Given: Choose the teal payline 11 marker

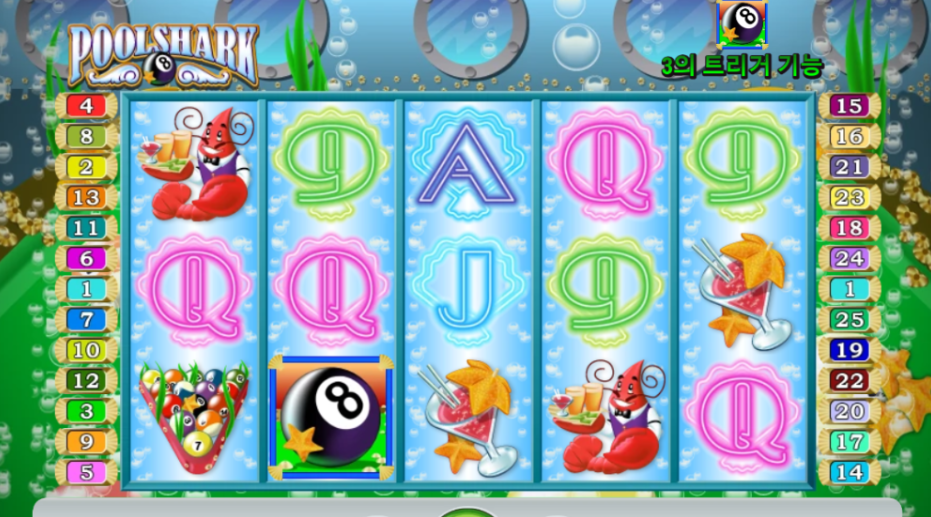Looking at the screenshot, I should [x=87, y=228].
